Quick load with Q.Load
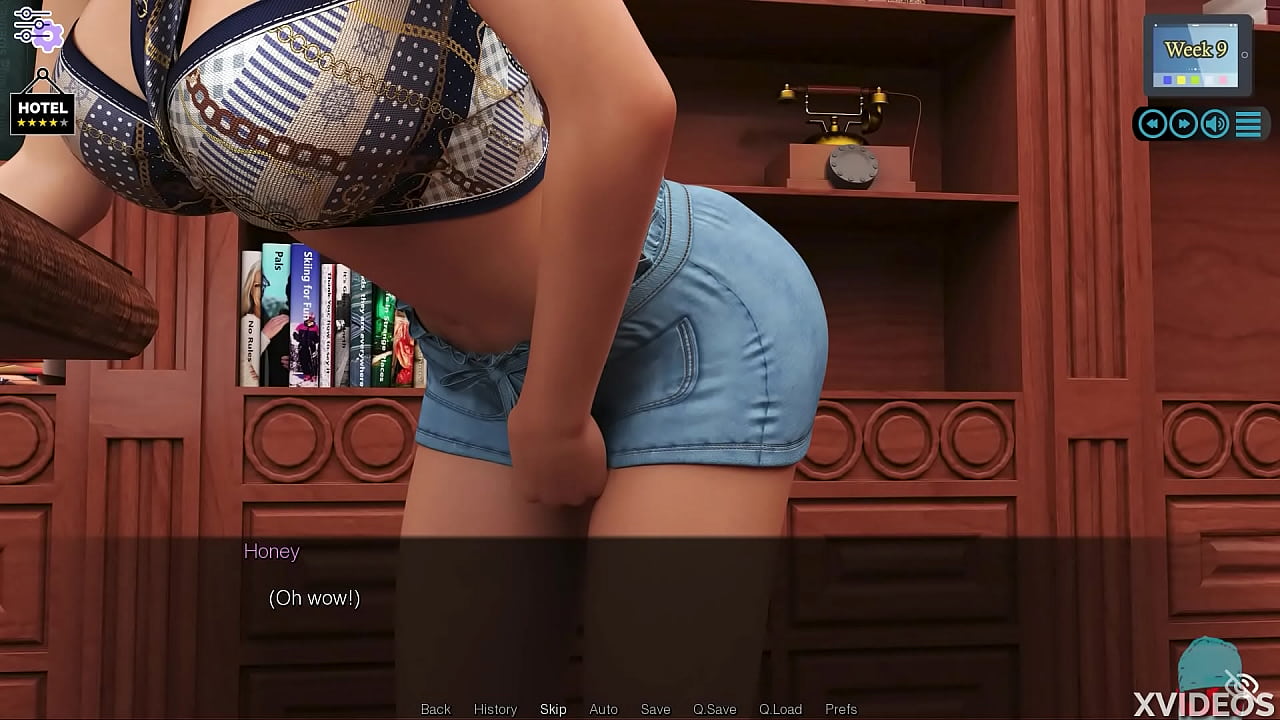Screen dimensions: 1280x720 780,709
